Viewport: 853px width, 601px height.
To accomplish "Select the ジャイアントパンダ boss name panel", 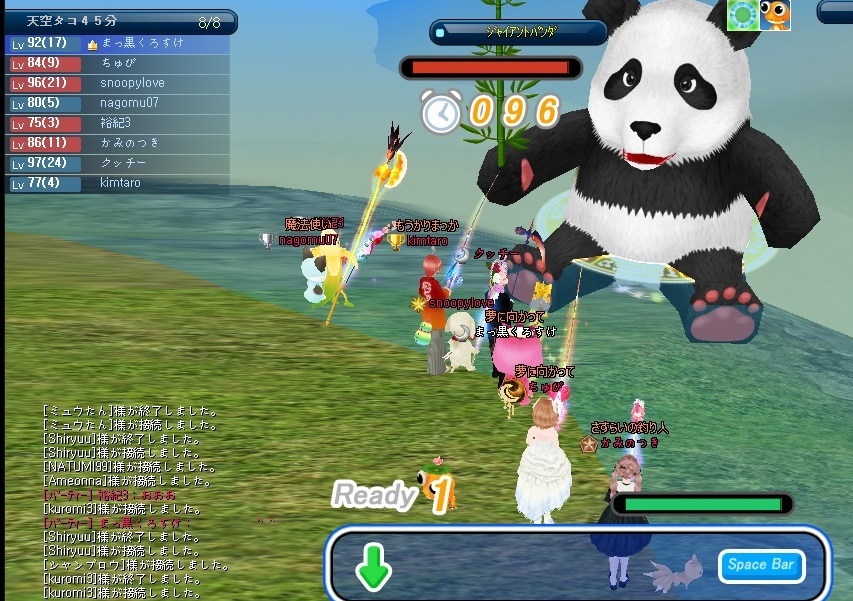I will (519, 32).
